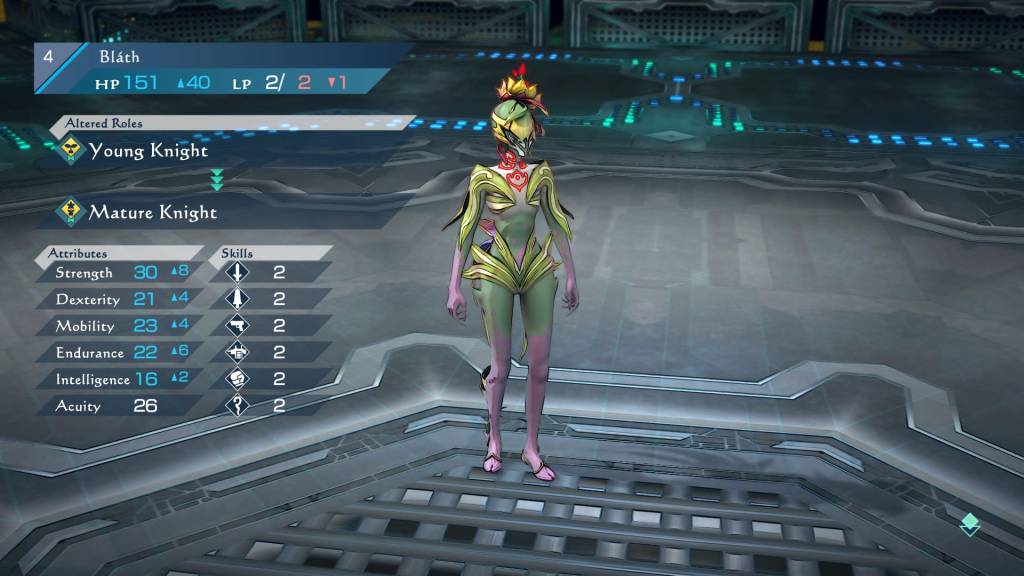
Task: Select the Mature Knight role entry
Action: tap(152, 213)
